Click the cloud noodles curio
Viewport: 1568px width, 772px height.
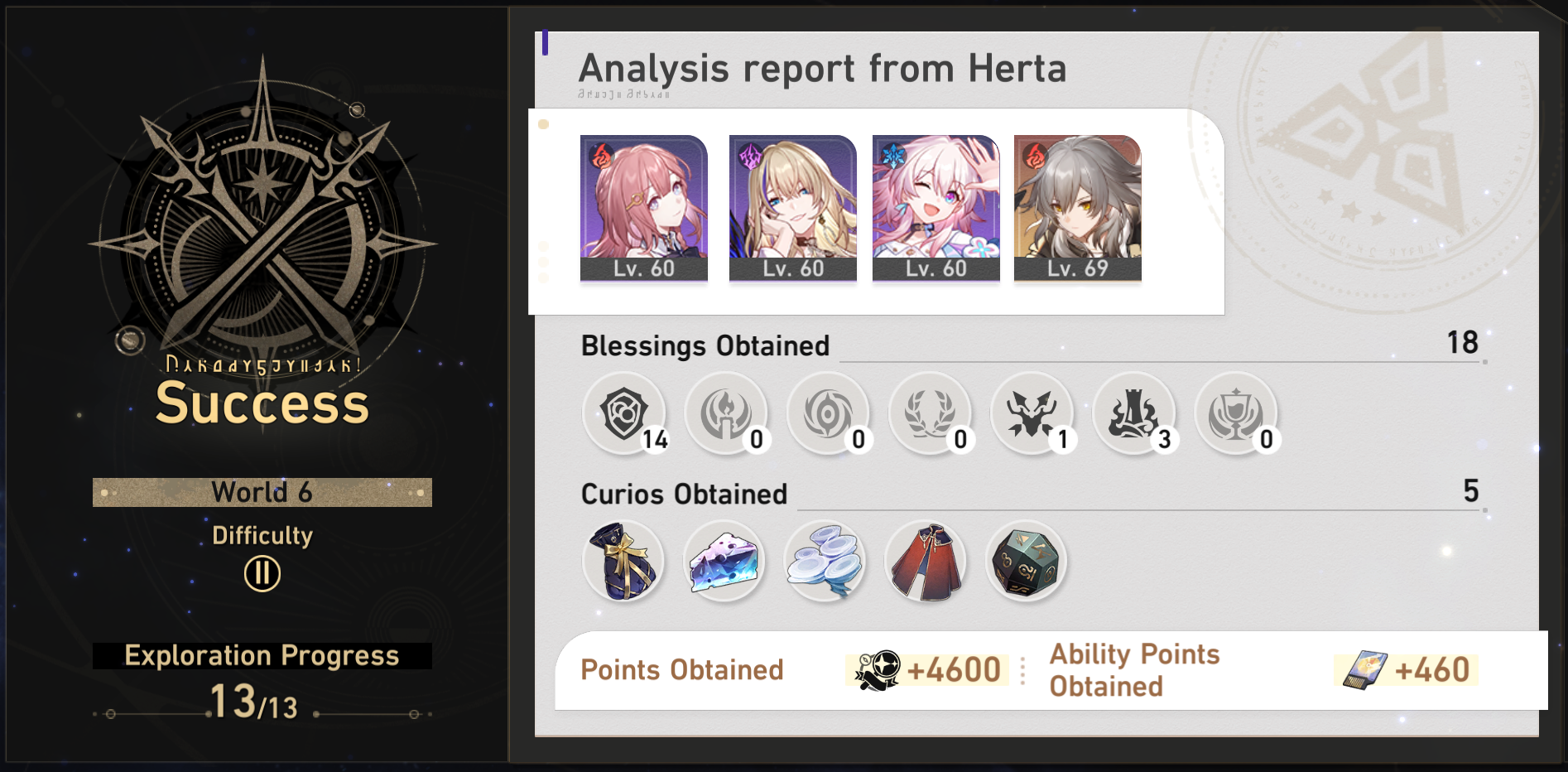point(825,562)
